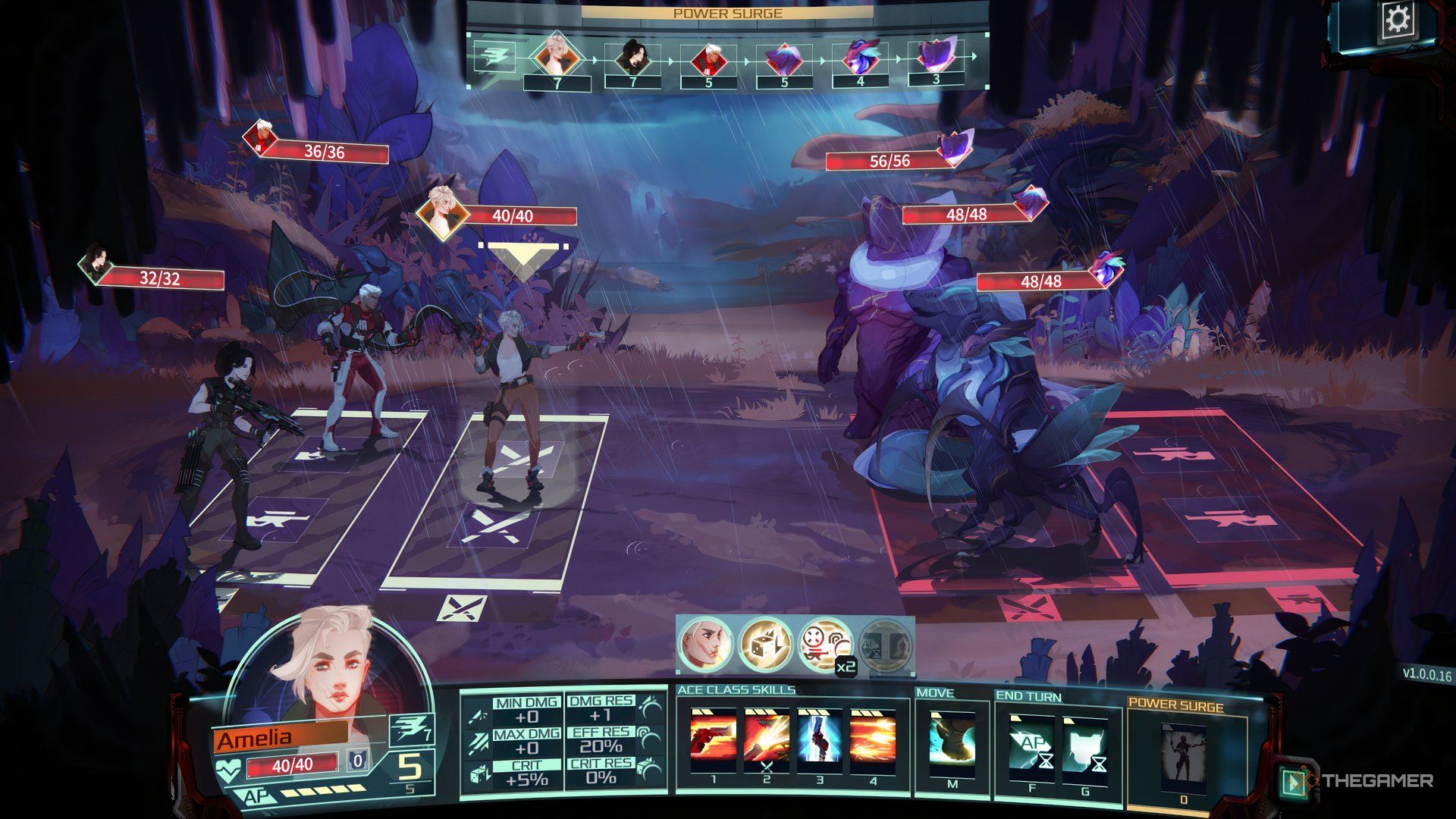Viewport: 1456px width, 819px height.
Task: End turn with the shield hourglass option
Action: 1084,748
